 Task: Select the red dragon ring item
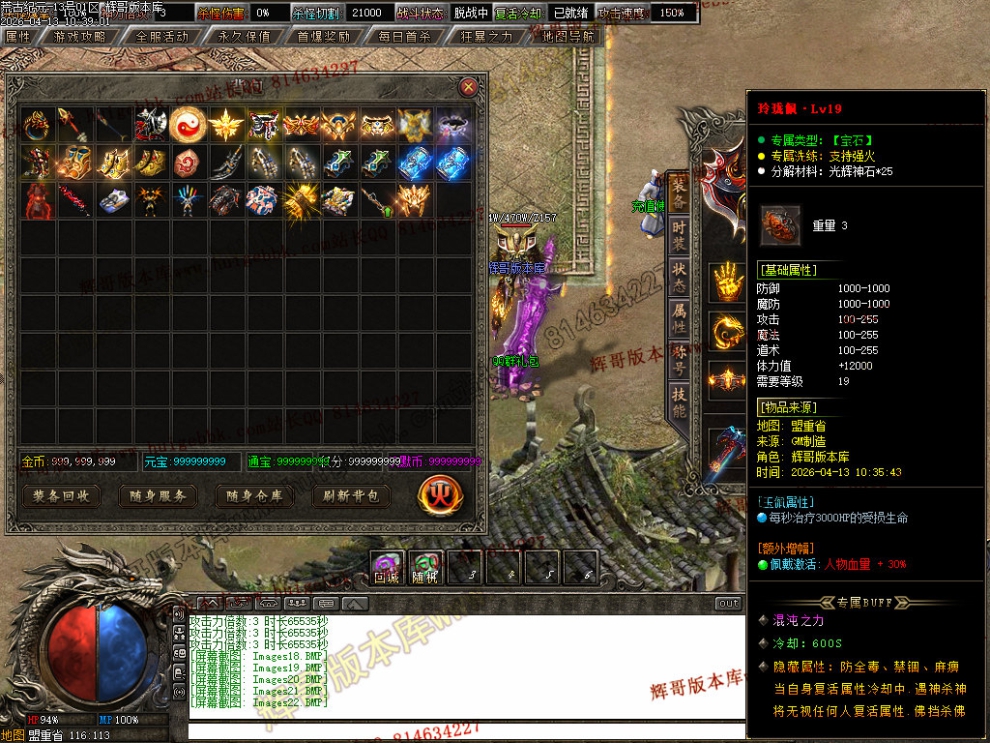coord(36,125)
